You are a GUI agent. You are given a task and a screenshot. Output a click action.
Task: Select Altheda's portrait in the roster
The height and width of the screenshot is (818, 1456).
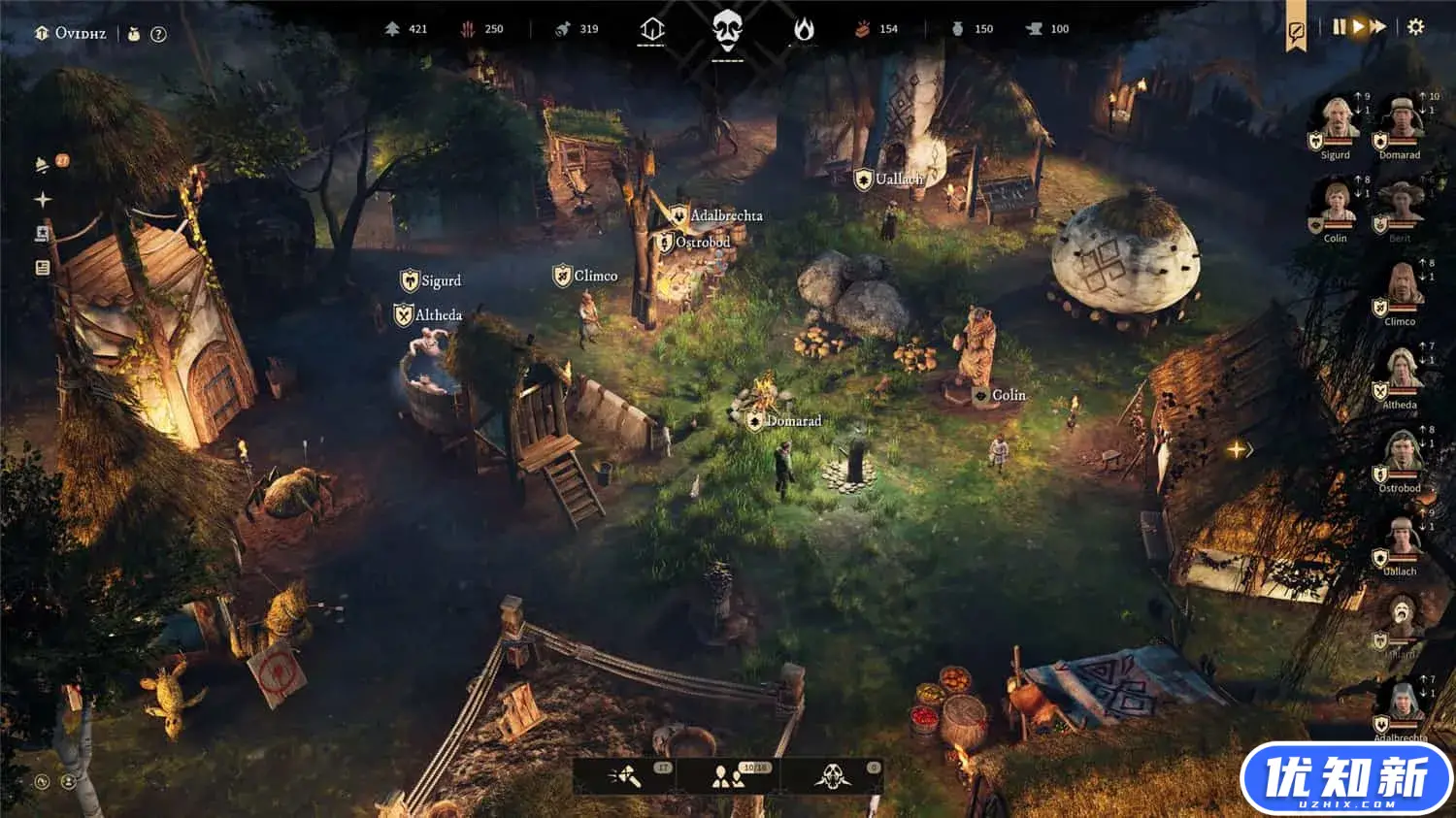pos(1400,372)
